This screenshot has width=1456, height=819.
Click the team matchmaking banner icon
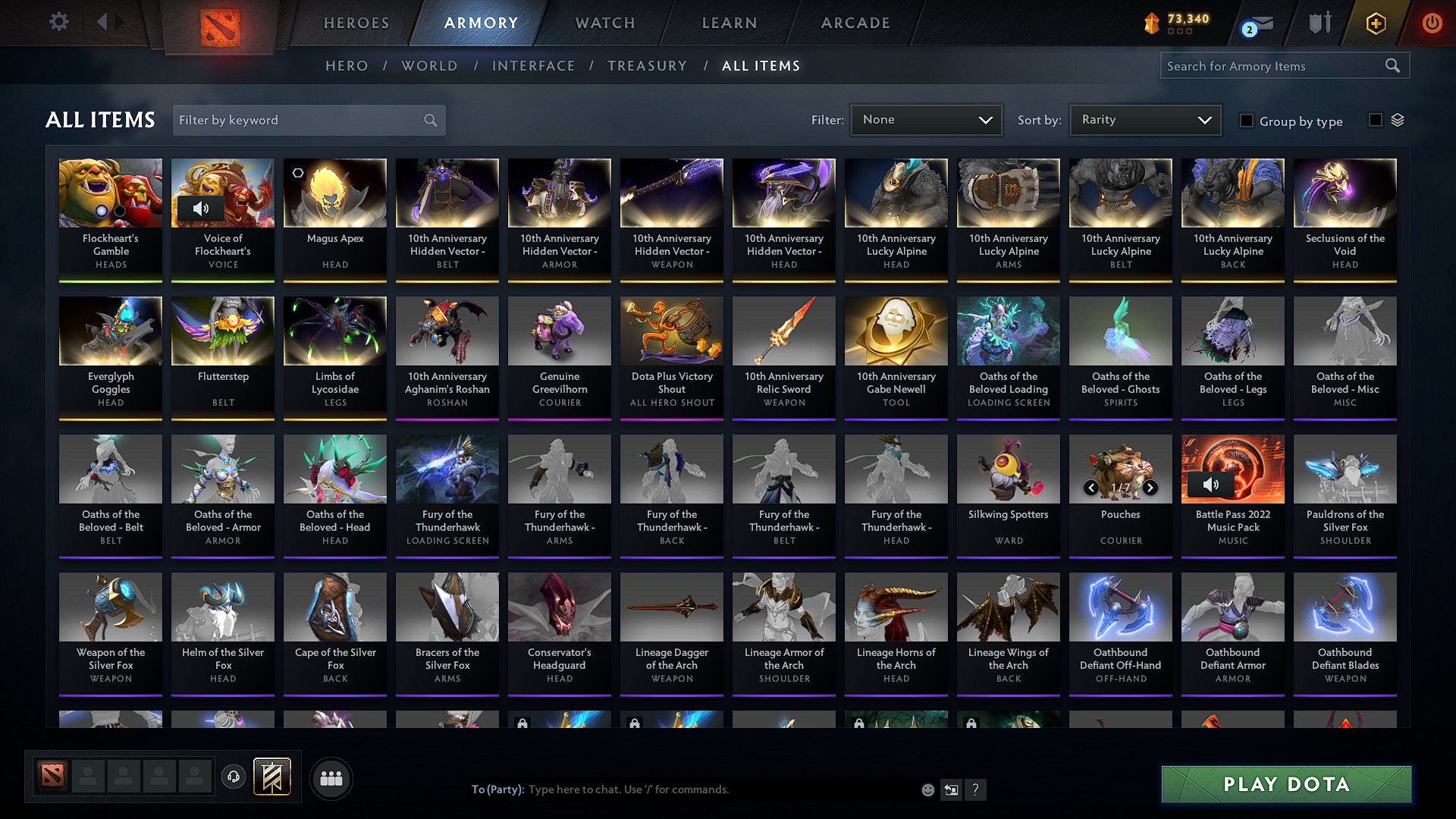(271, 777)
